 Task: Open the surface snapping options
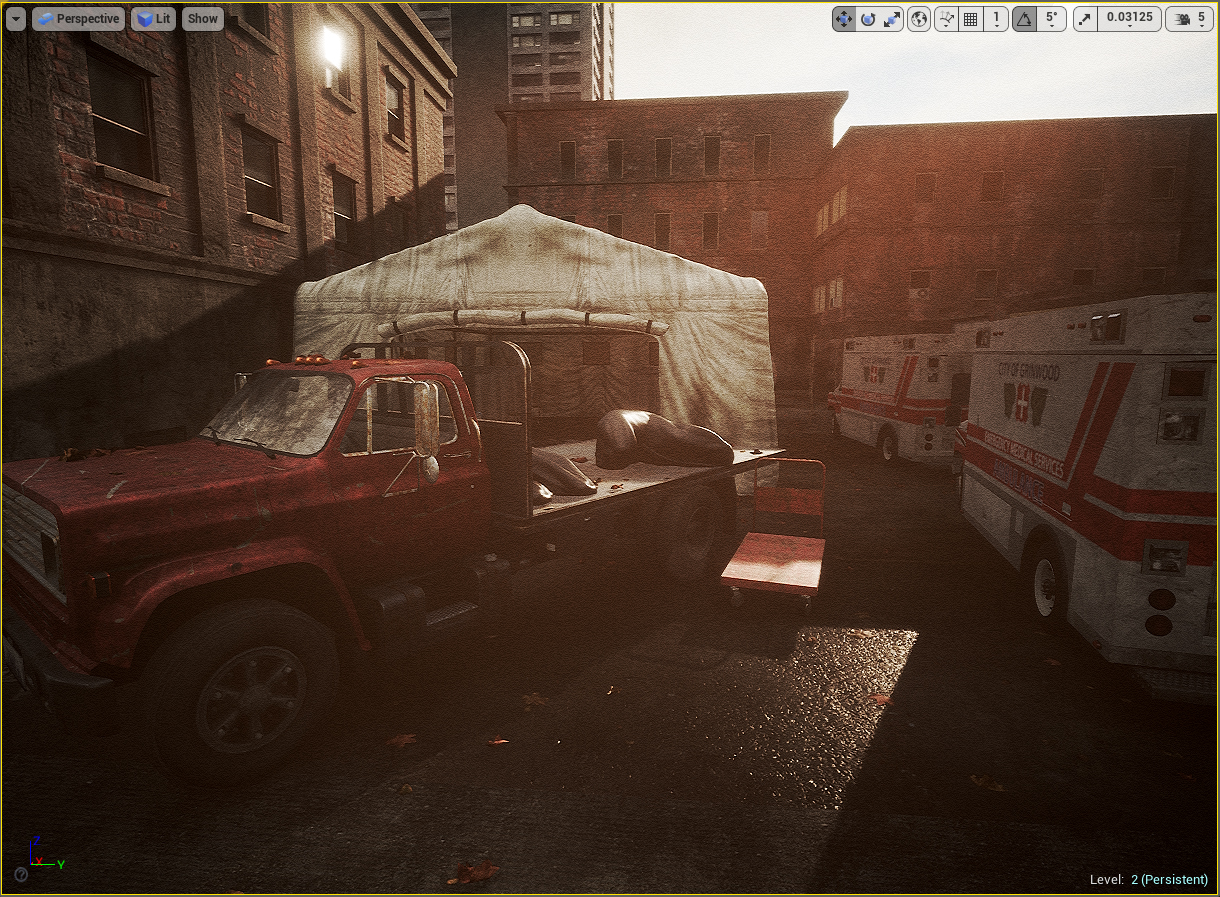[x=946, y=18]
